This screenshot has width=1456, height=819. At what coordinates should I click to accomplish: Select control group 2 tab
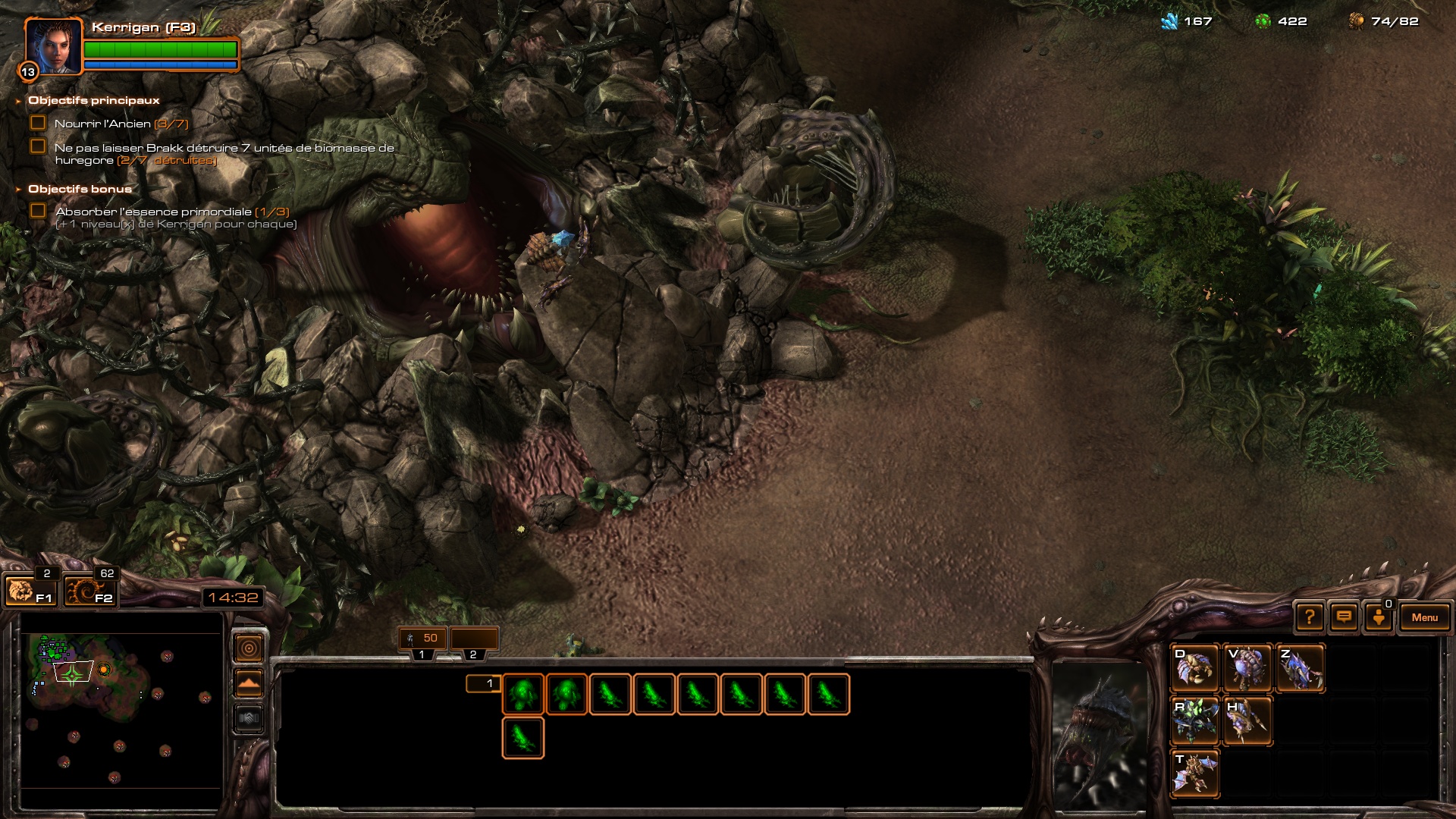(x=473, y=639)
